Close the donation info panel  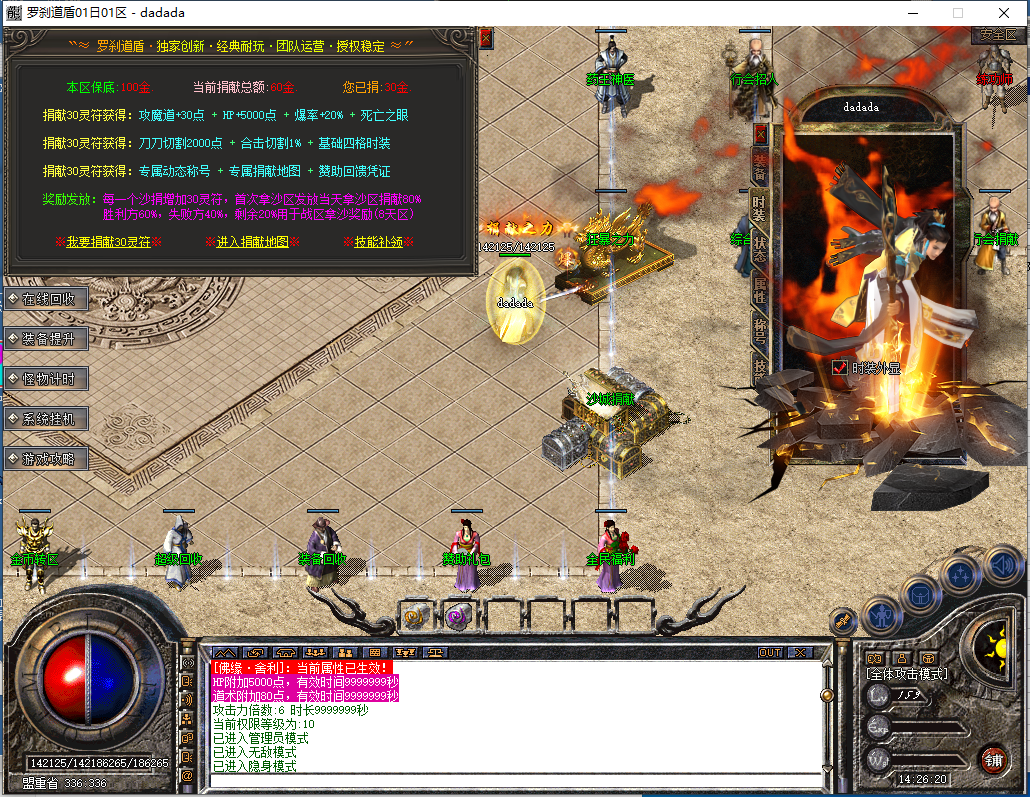[x=486, y=38]
